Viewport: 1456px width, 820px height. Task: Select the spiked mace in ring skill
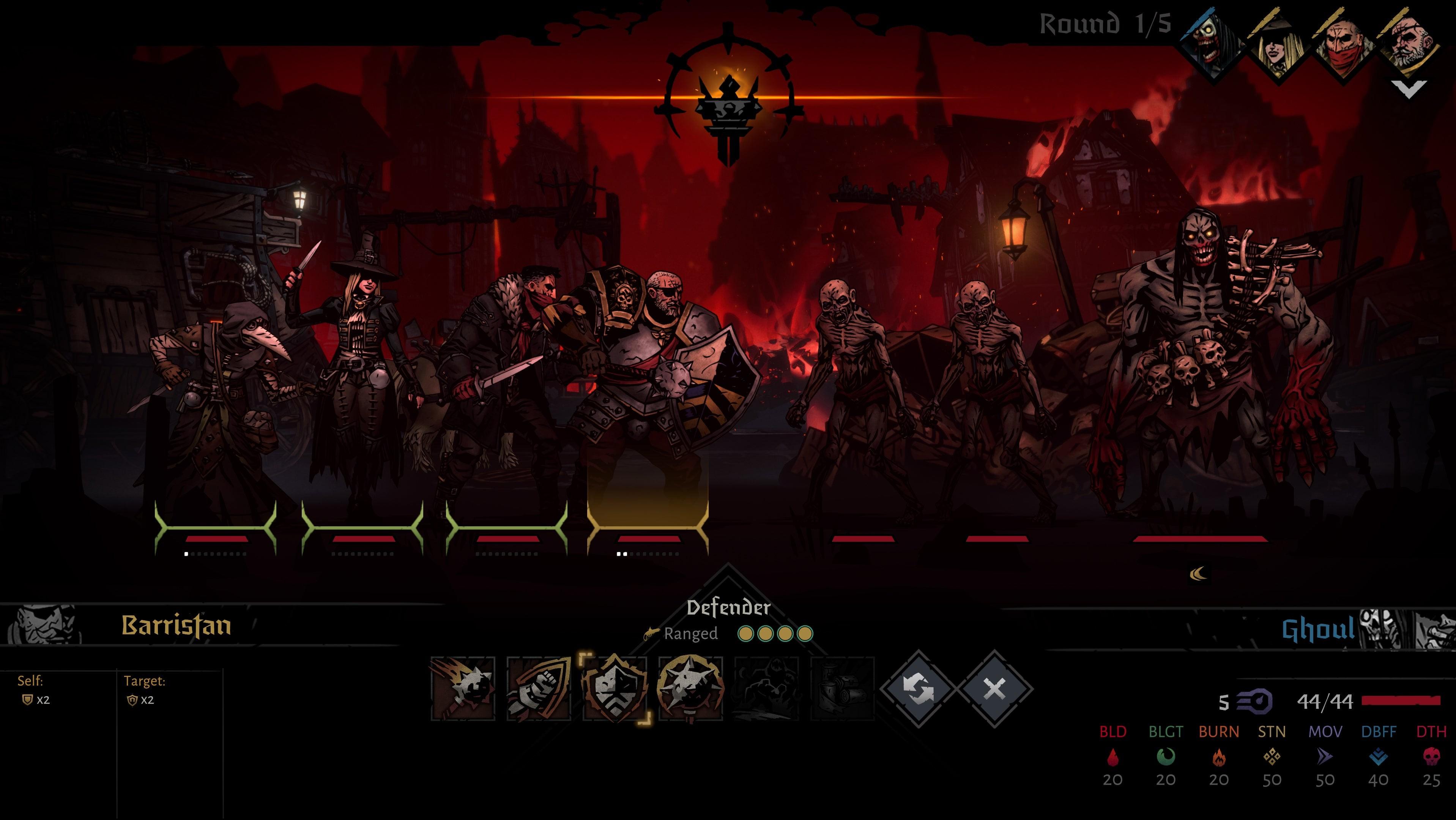(690, 688)
